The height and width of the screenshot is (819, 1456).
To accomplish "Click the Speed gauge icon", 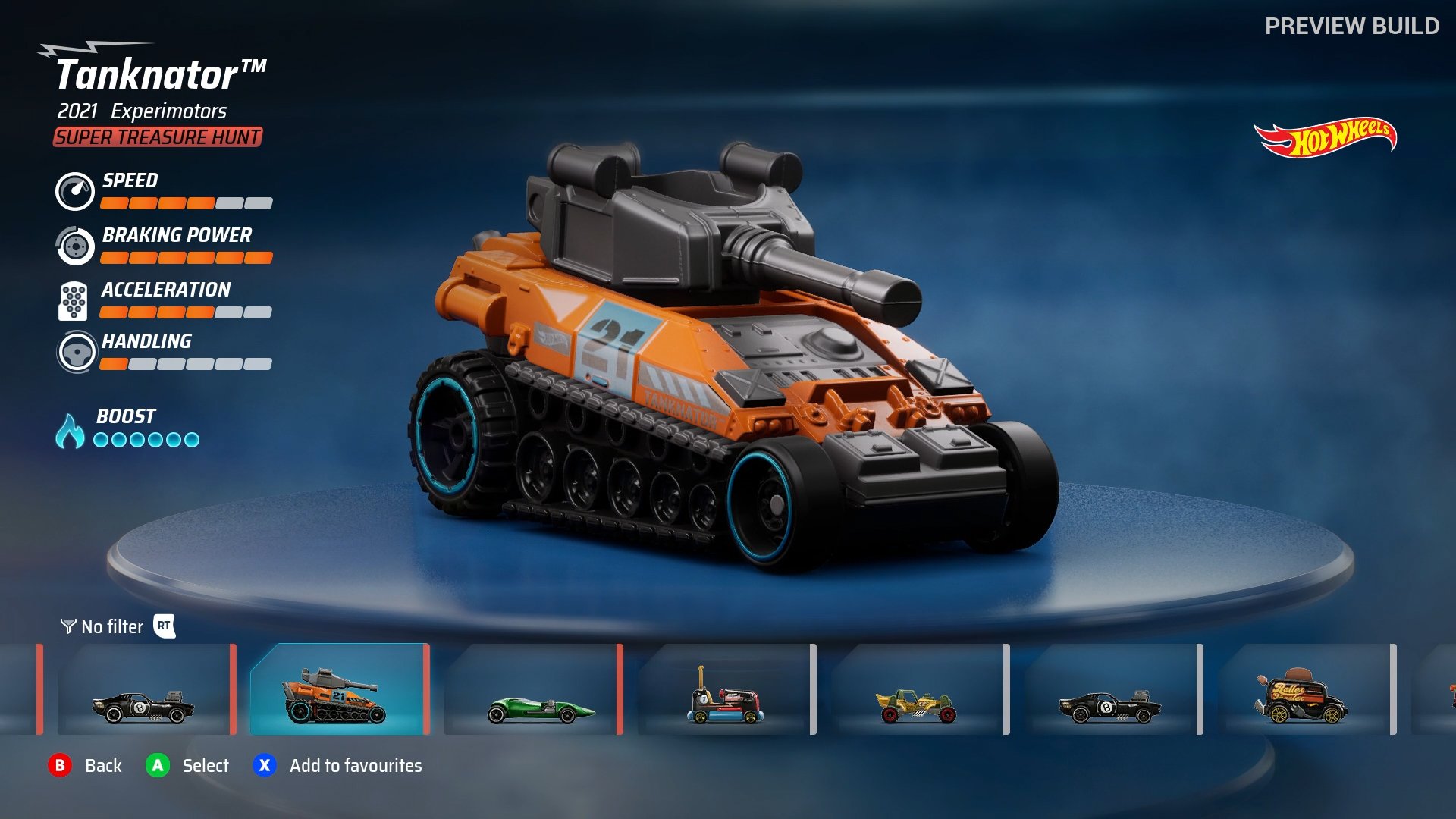I will click(x=74, y=192).
